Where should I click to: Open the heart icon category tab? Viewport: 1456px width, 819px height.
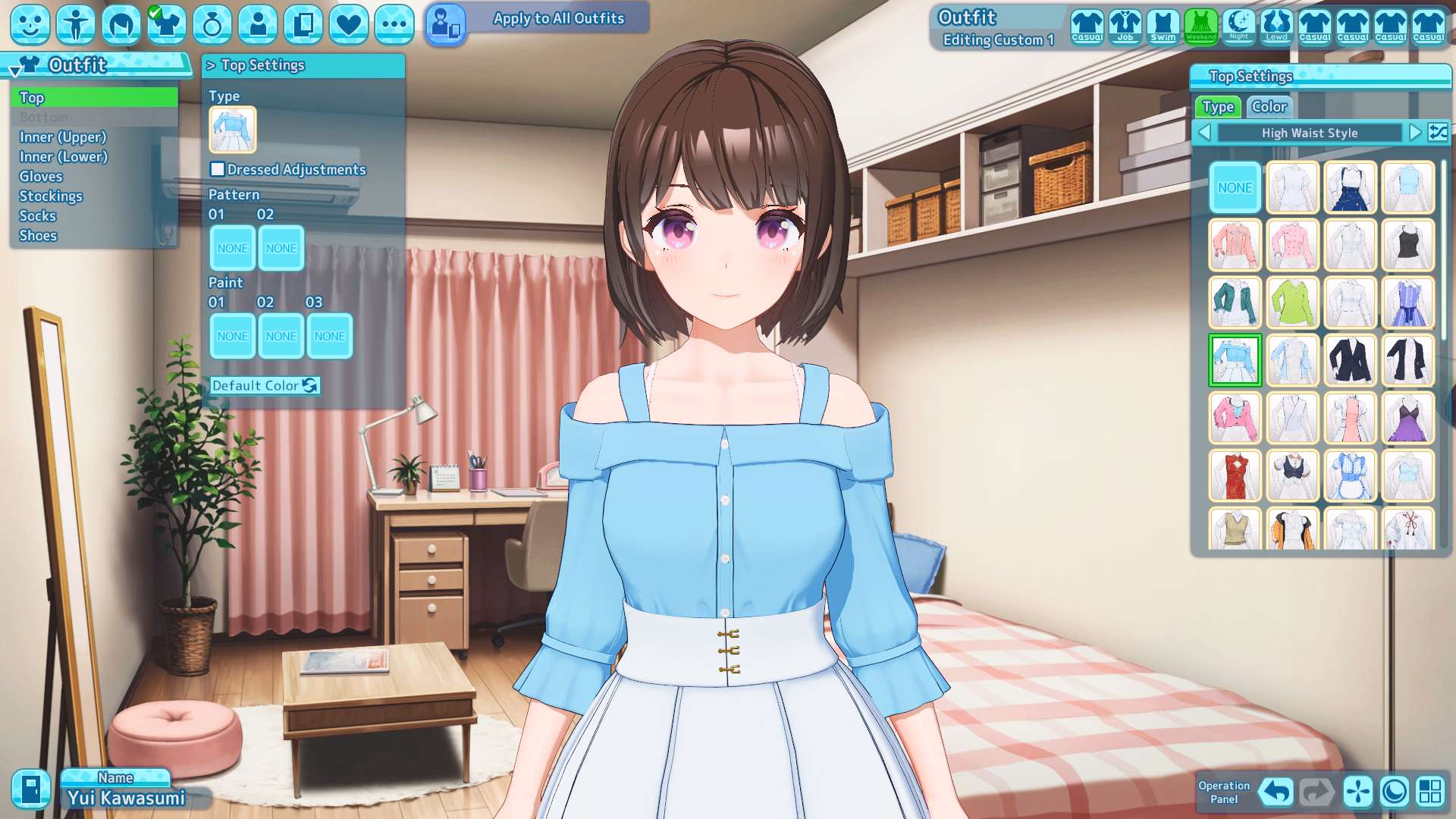click(x=348, y=24)
